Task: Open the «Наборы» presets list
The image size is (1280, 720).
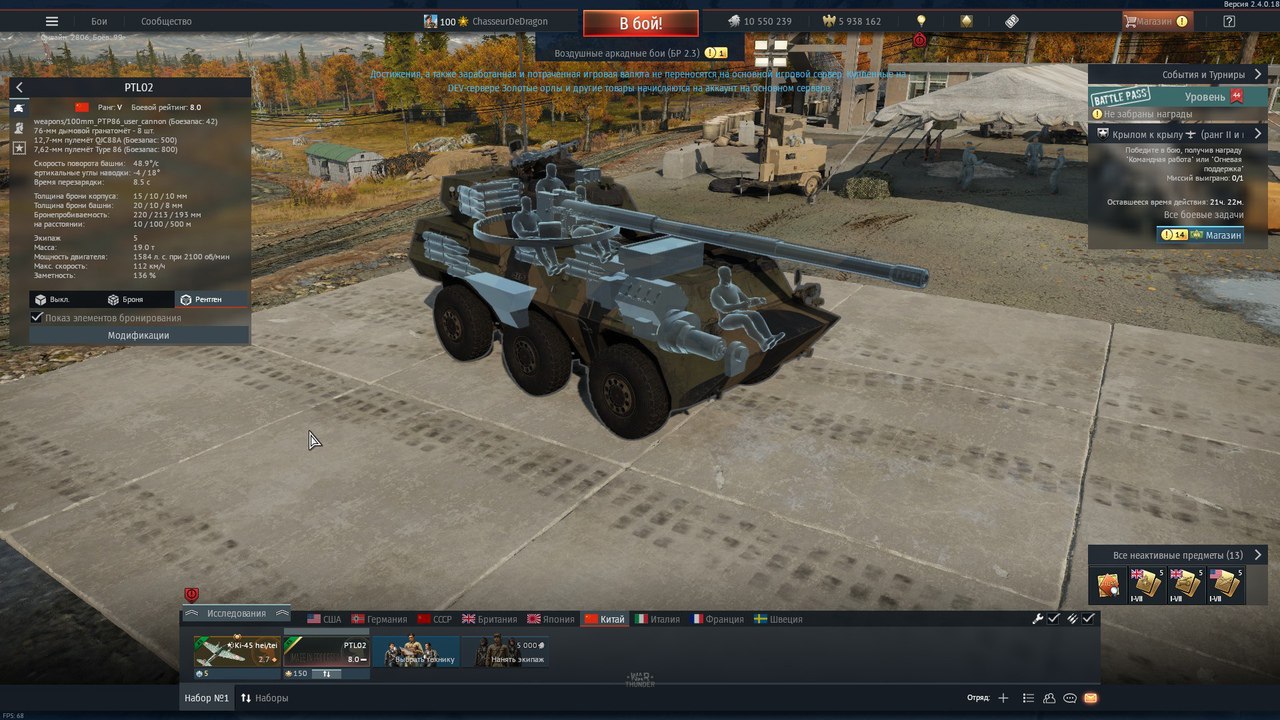Action: click(265, 698)
